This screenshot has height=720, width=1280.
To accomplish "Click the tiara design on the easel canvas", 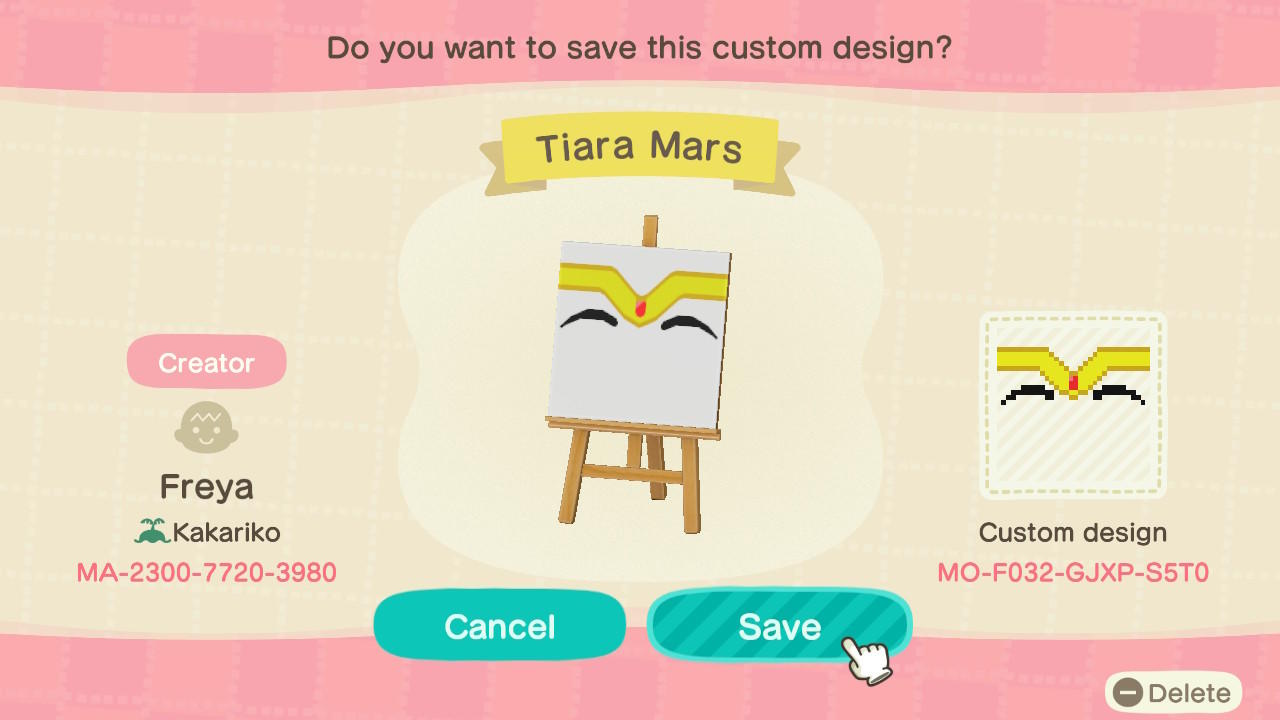I will pos(640,290).
